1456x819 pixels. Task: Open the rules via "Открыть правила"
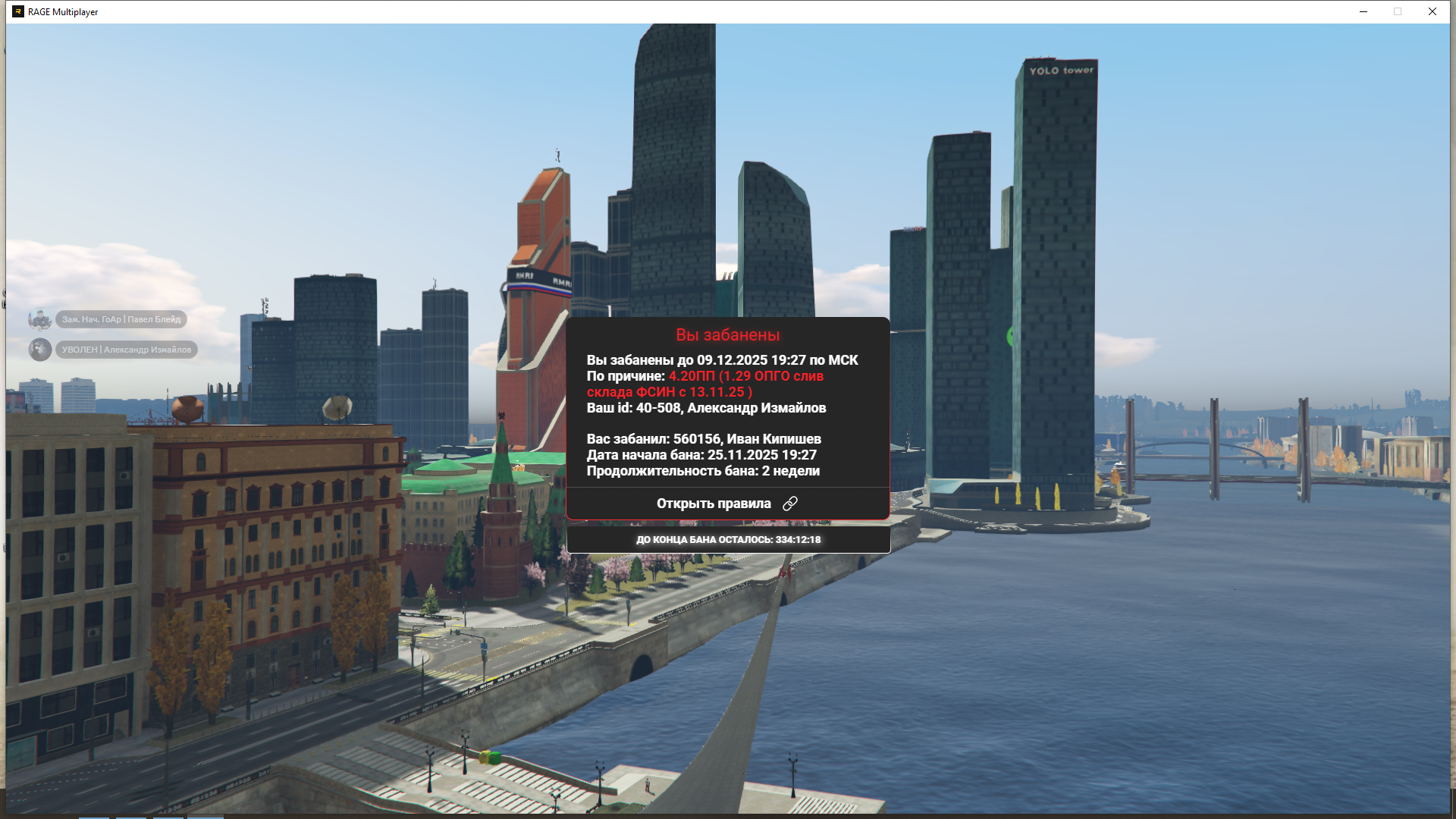pyautogui.click(x=726, y=504)
